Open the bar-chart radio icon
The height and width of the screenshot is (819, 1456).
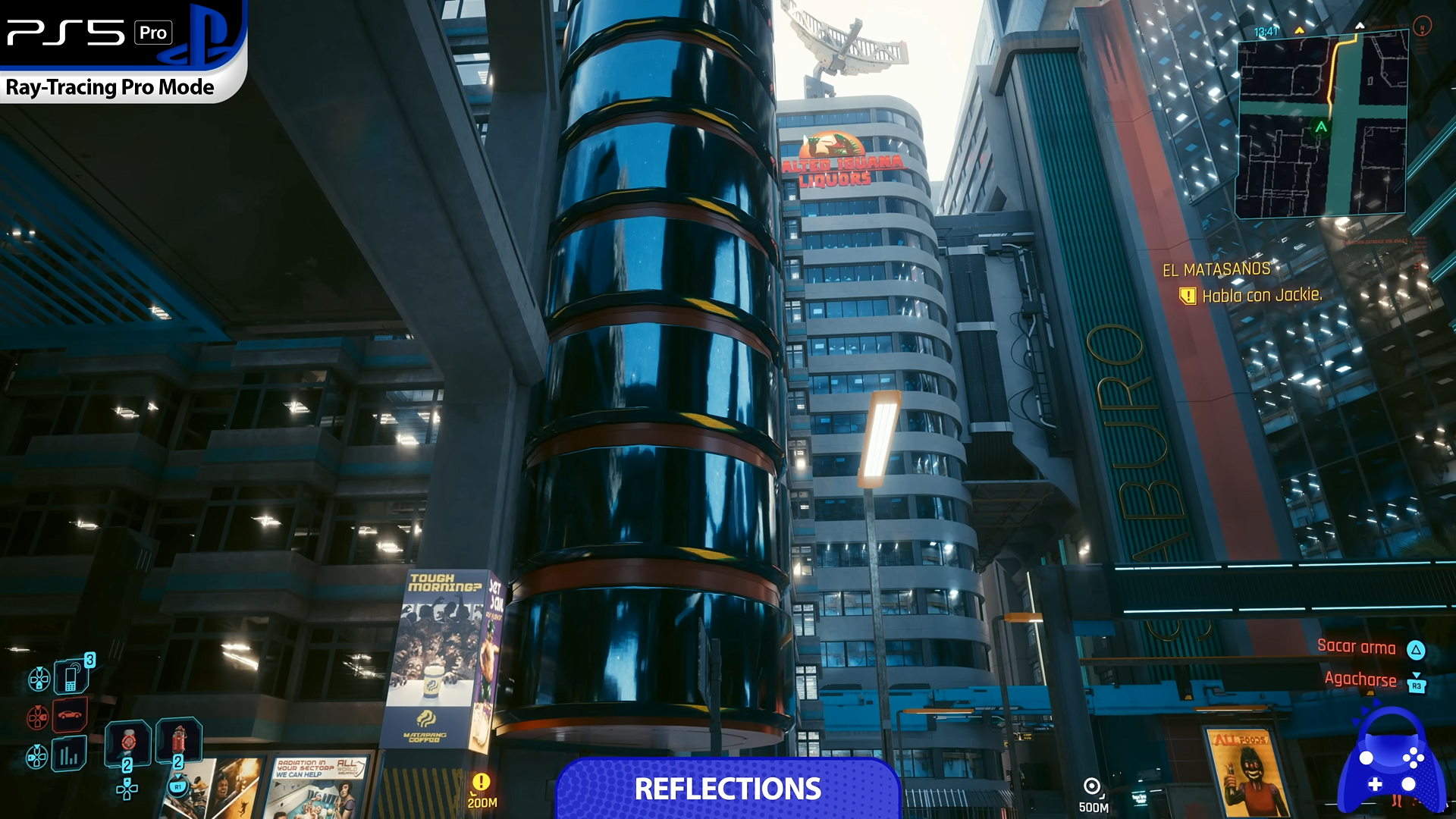[x=69, y=755]
